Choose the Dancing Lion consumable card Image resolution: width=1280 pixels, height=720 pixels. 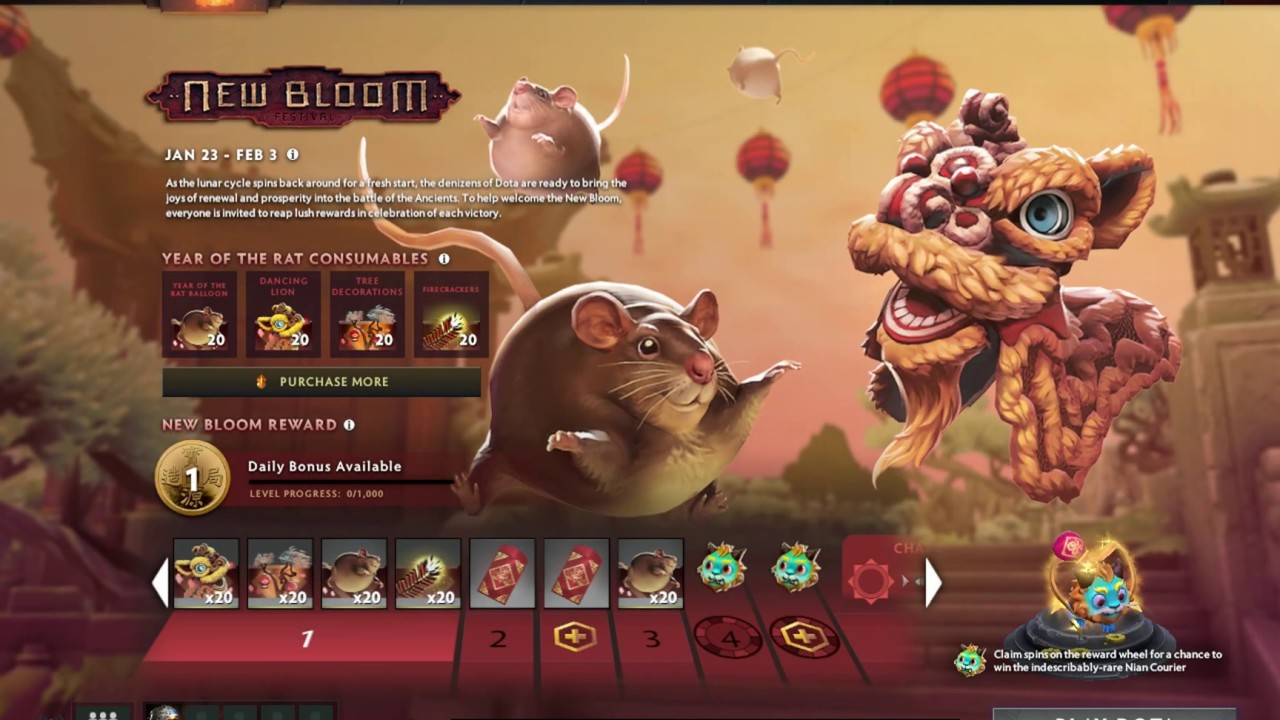[x=284, y=314]
